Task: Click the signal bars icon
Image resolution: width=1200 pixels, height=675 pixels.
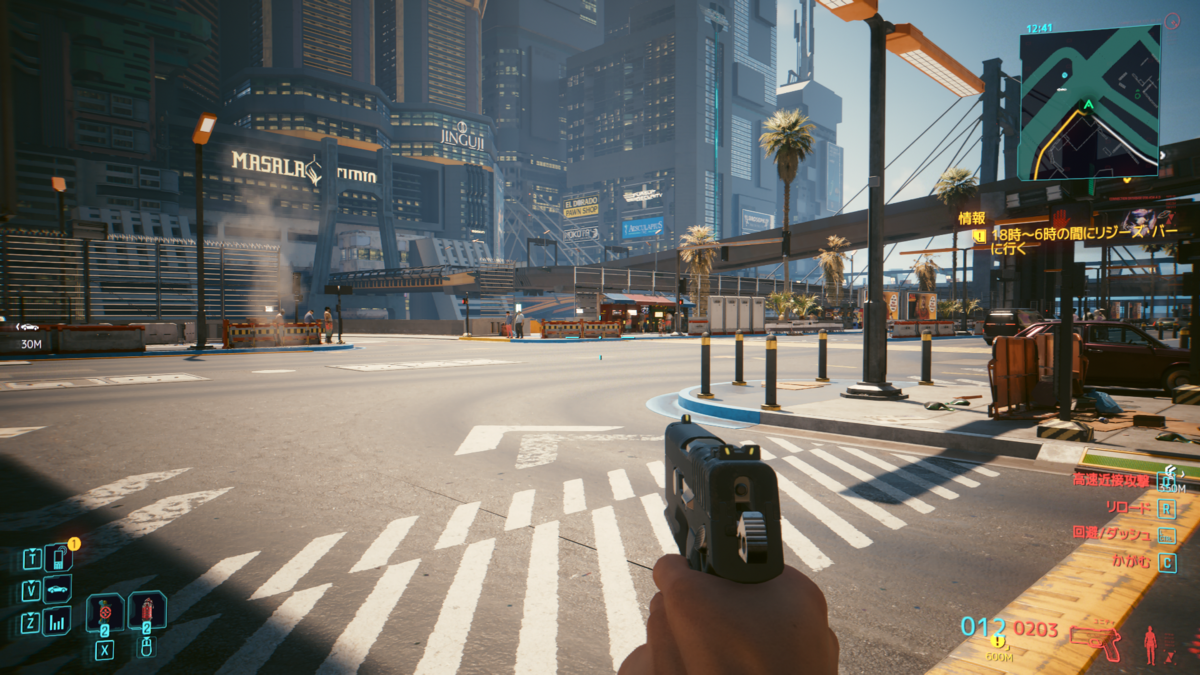Action: 57,621
